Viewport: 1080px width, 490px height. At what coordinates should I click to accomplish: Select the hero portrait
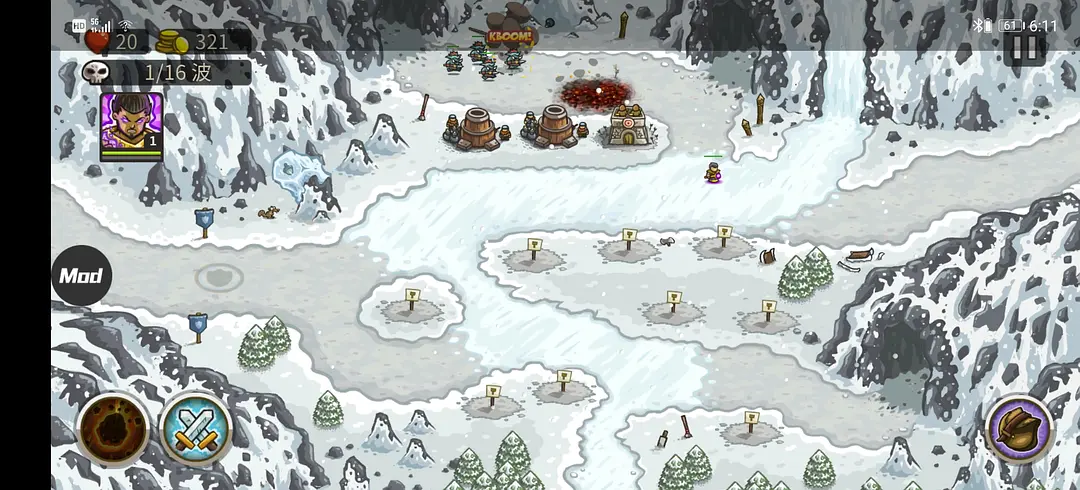point(131,125)
